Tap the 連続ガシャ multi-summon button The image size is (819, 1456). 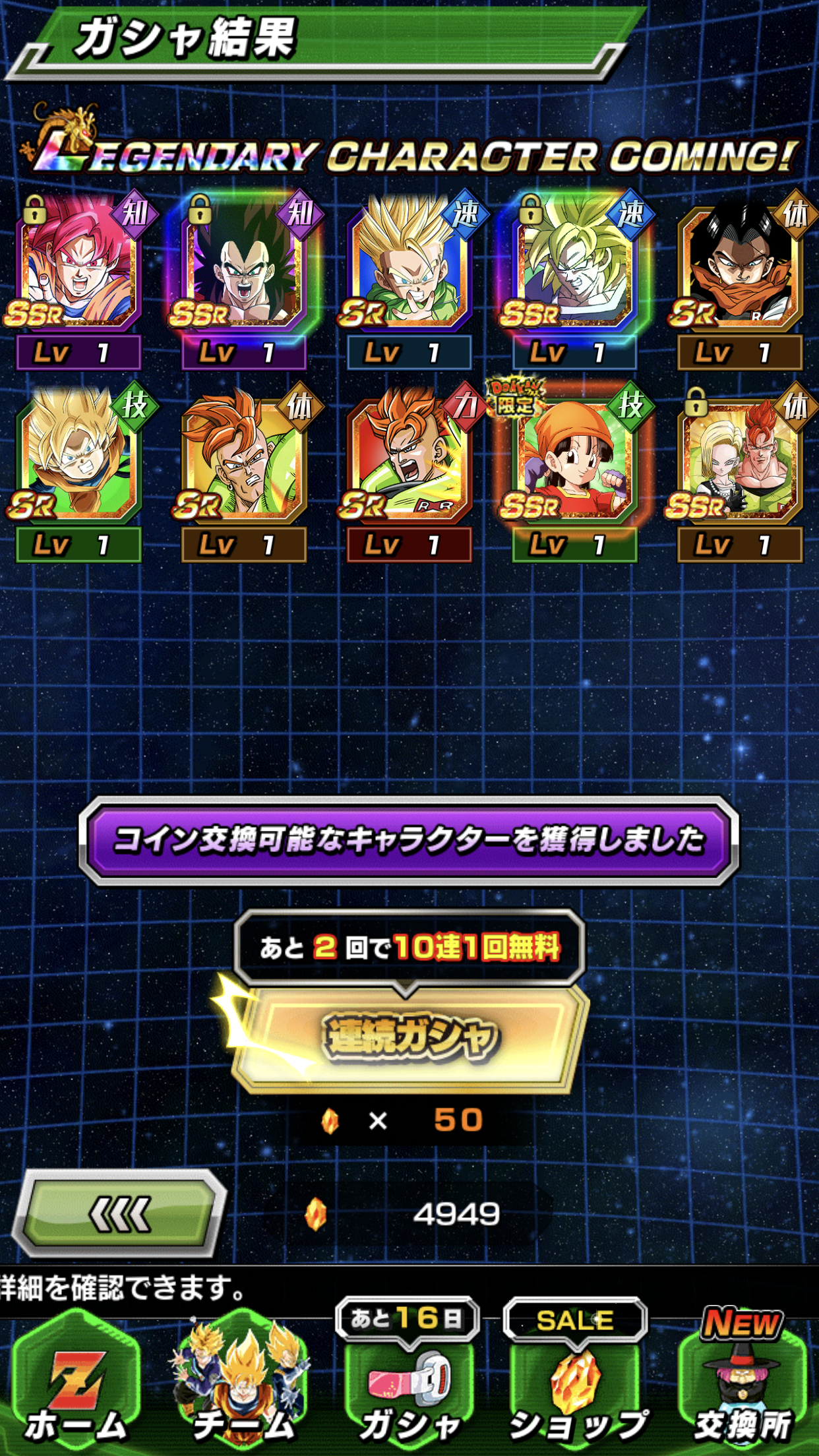pyautogui.click(x=409, y=1037)
